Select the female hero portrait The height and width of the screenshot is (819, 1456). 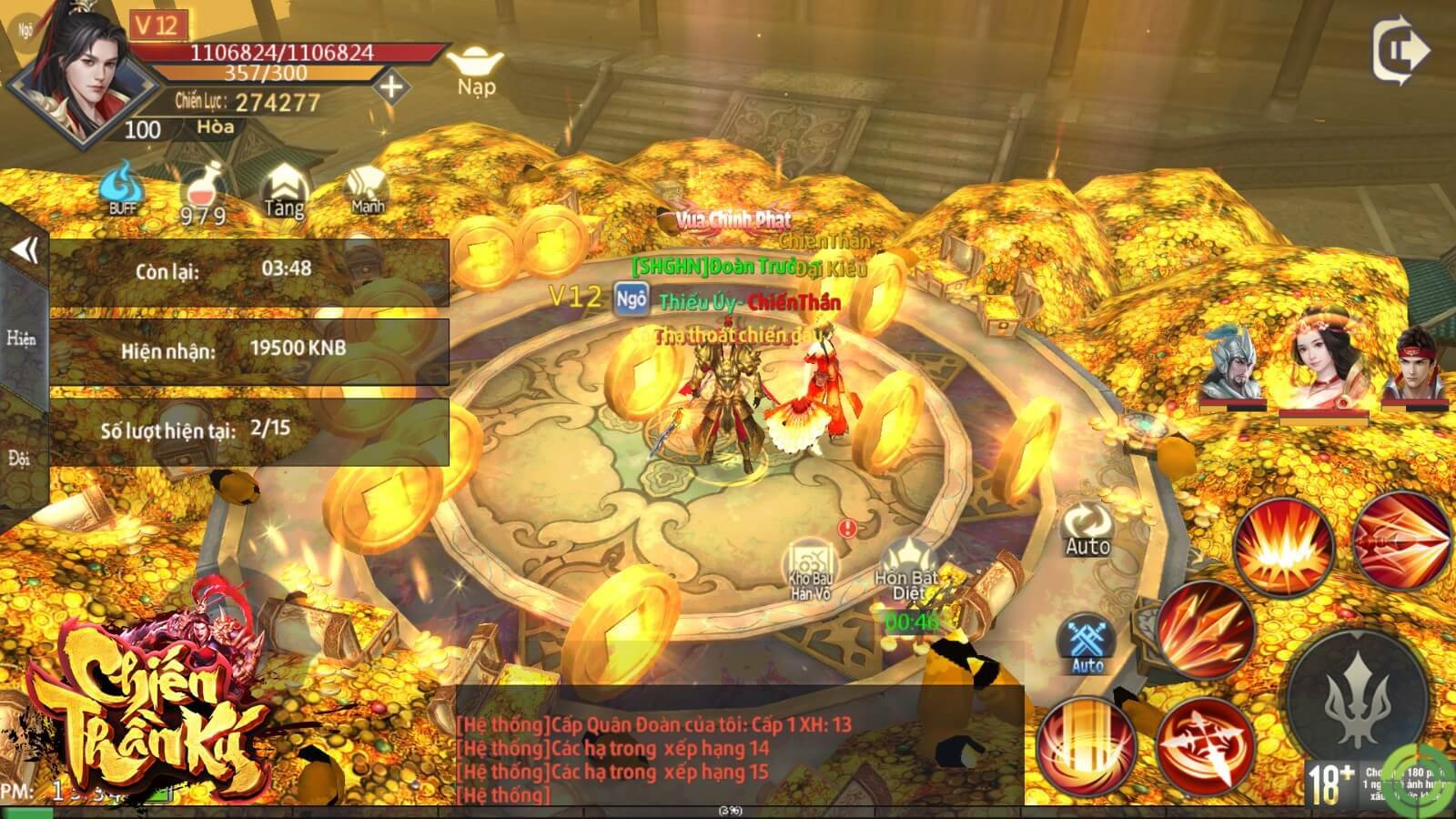click(1324, 363)
